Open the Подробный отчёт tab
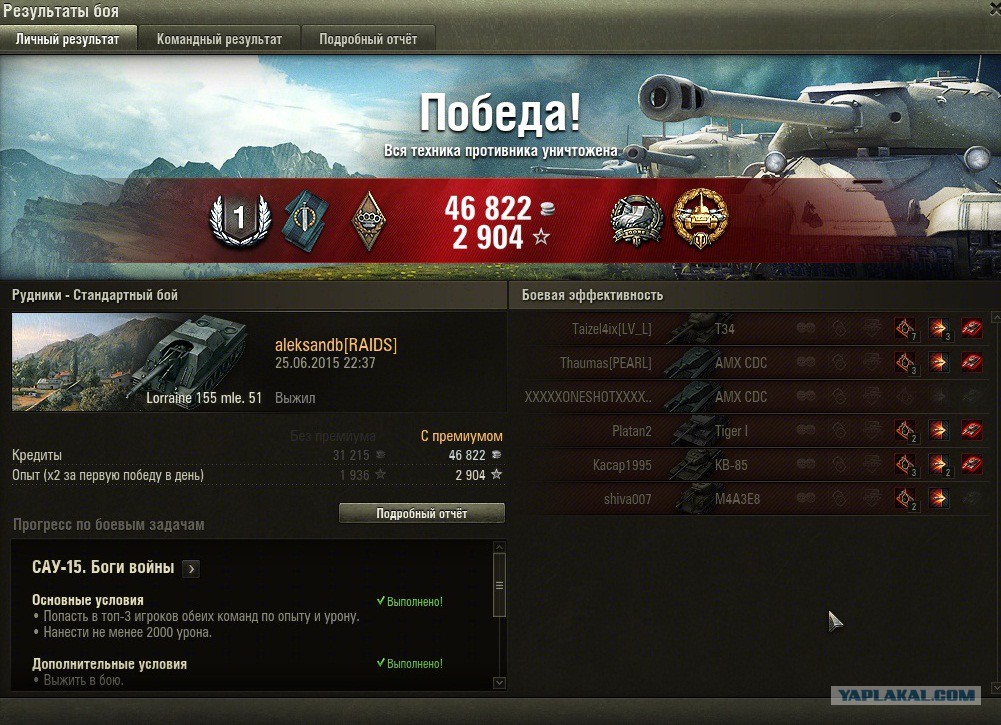Screen dimensions: 1001x725 click(x=368, y=39)
